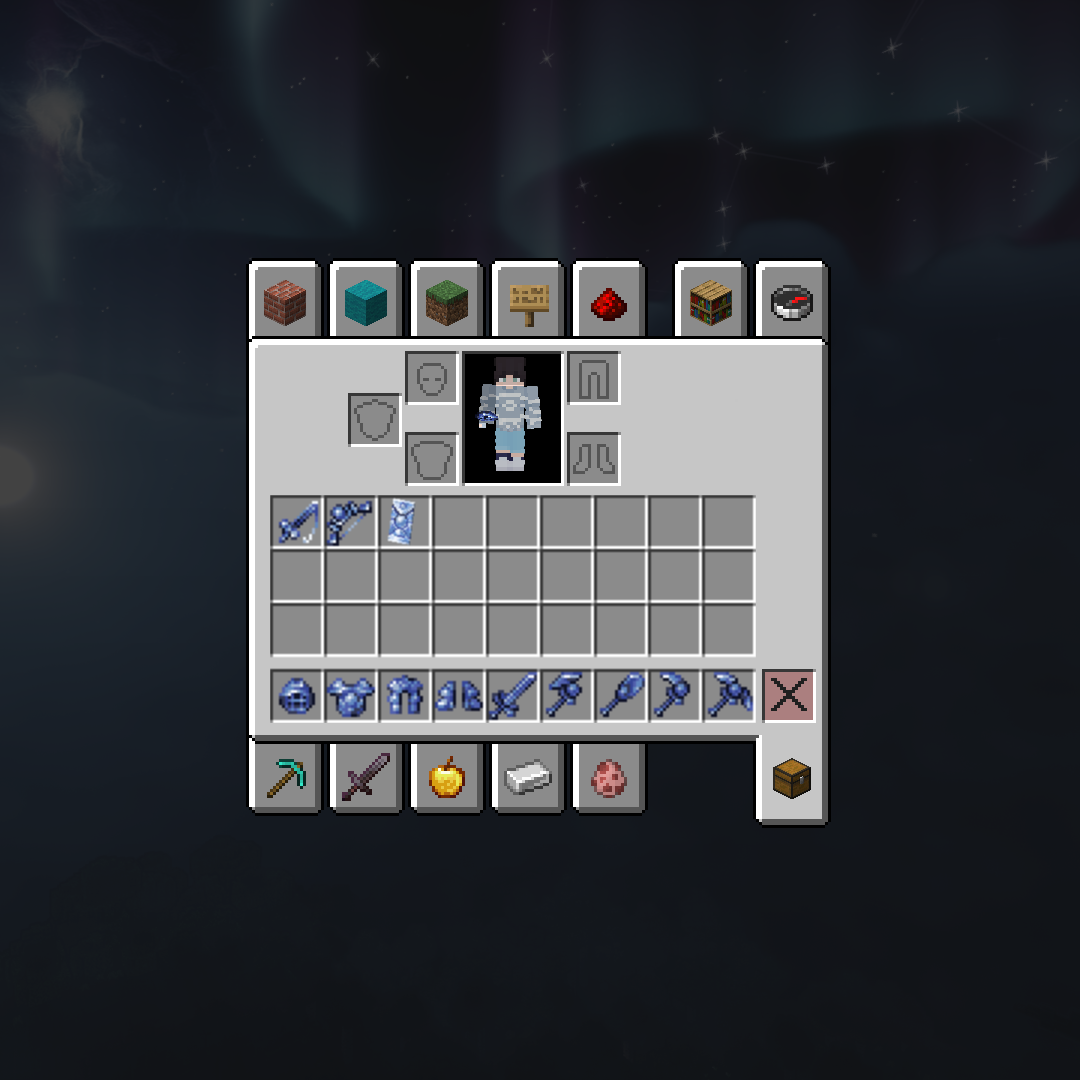The width and height of the screenshot is (1080, 1080).
Task: Select the wooden sign Functional Blocks tab
Action: [528, 302]
